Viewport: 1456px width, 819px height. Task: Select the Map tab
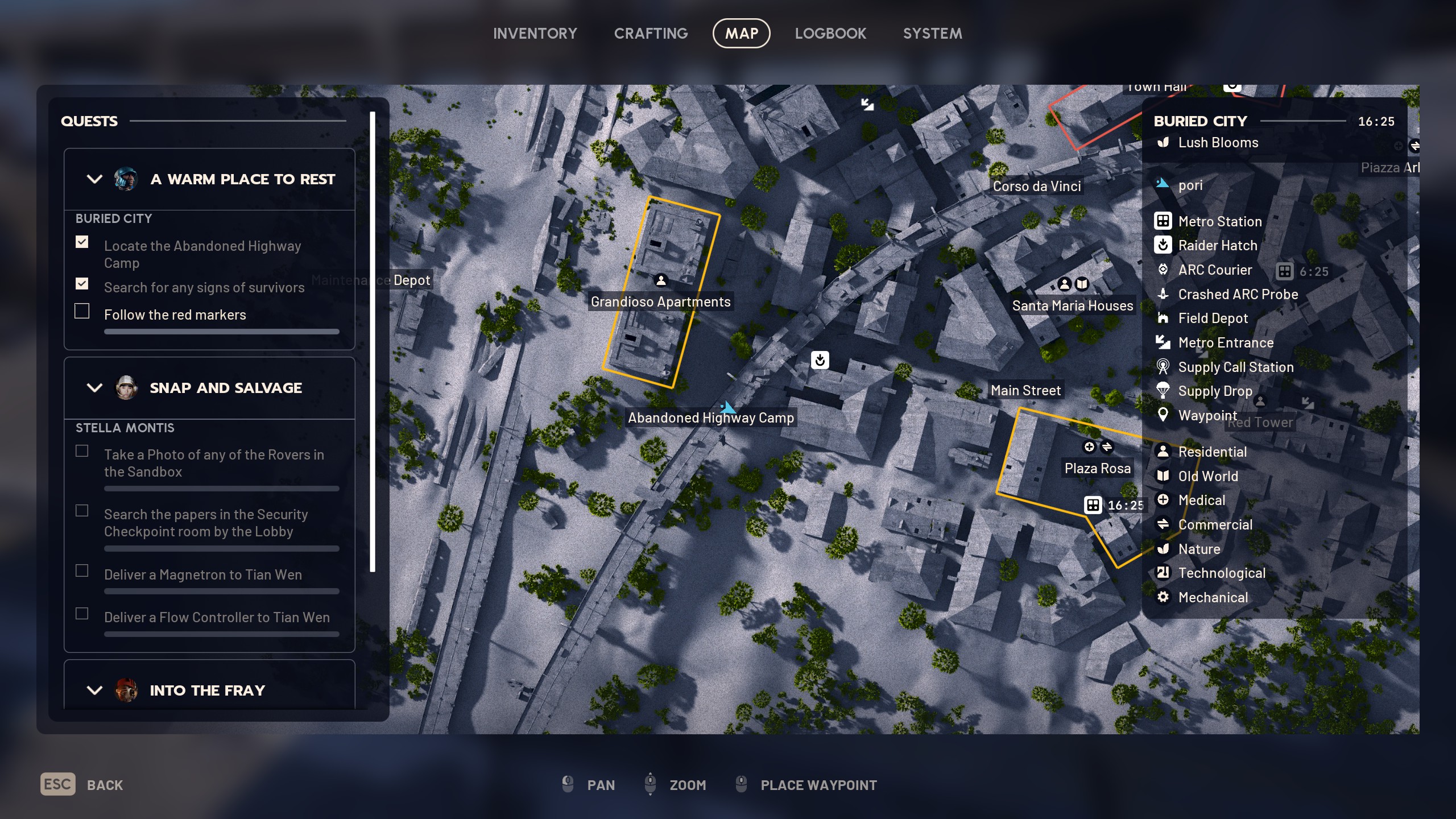pyautogui.click(x=741, y=34)
